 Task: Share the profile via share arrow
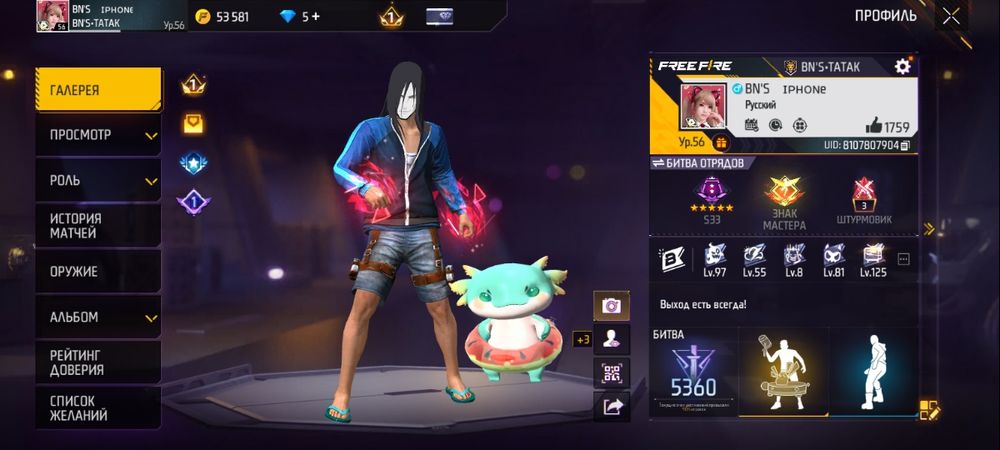coord(611,406)
